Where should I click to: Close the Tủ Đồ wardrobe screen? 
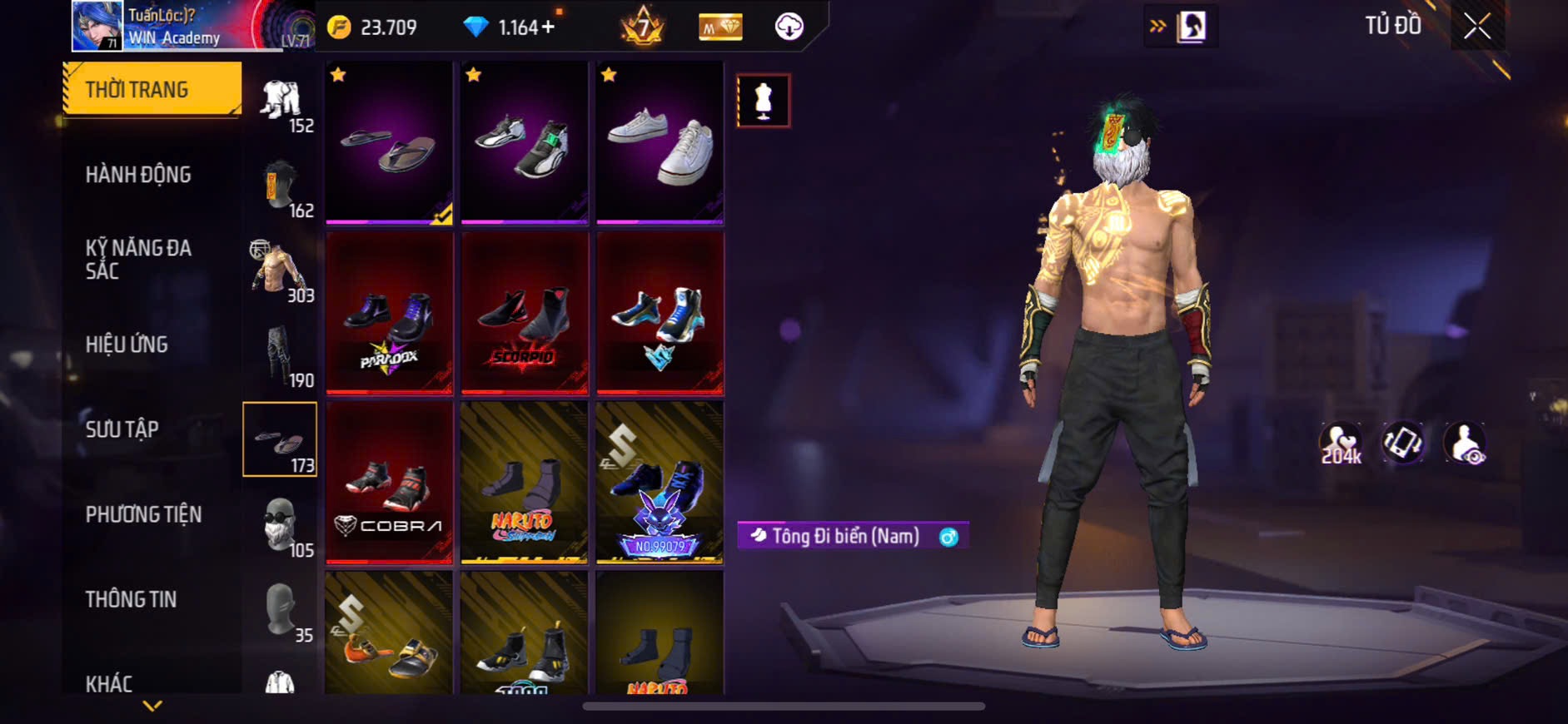click(x=1476, y=27)
